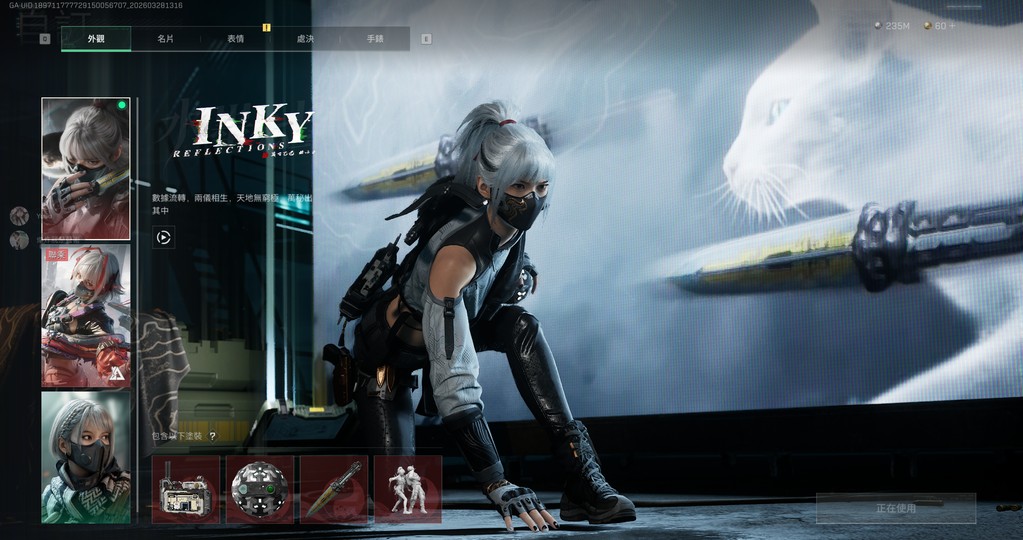Choose the red-haired skin with 聯名 tag
Viewport: 1023px width, 540px height.
[86, 316]
